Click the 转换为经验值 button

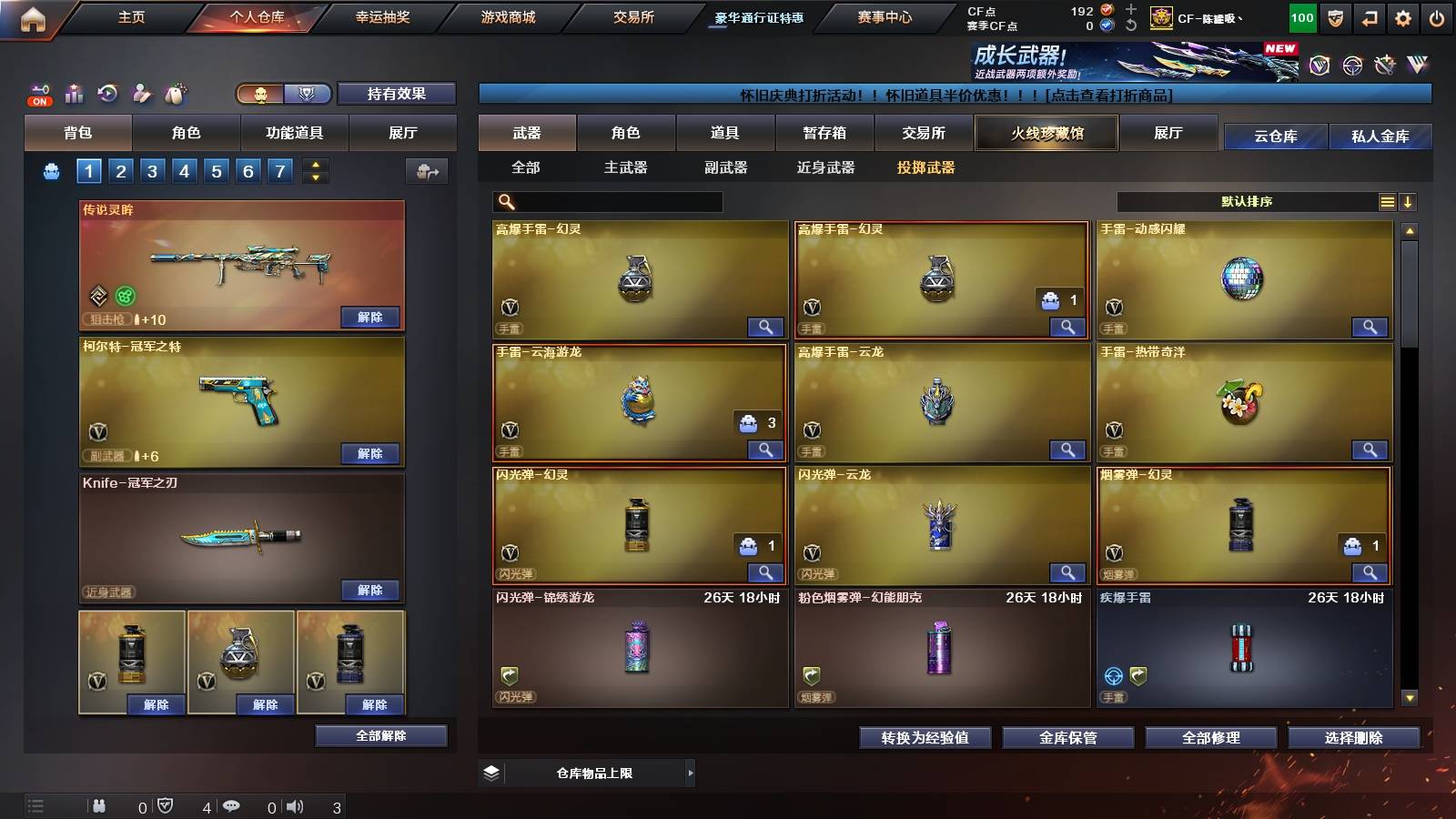point(925,738)
